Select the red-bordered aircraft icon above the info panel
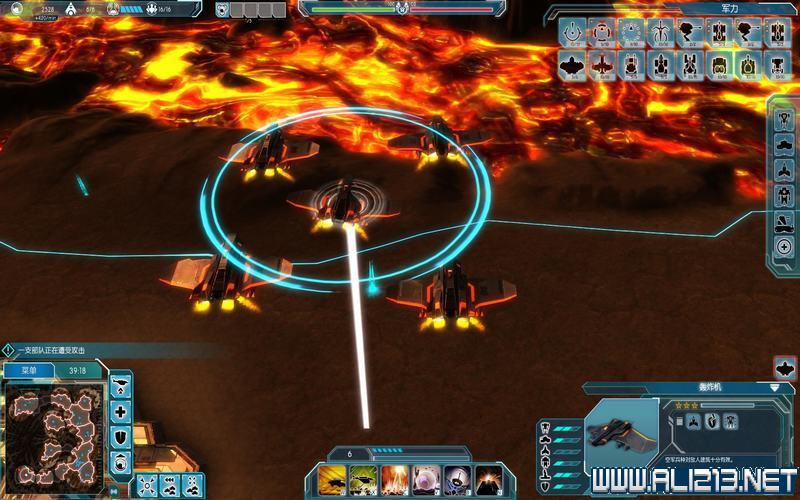The height and width of the screenshot is (500, 800). pos(785,368)
